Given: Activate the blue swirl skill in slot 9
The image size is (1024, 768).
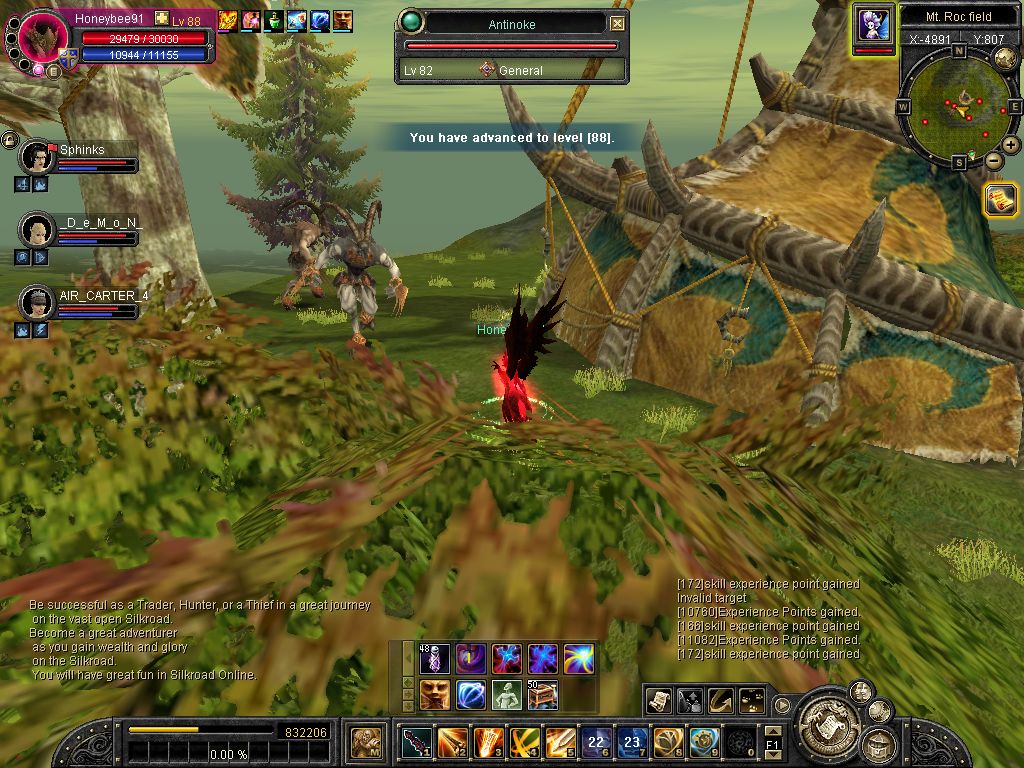Looking at the screenshot, I should coord(704,743).
